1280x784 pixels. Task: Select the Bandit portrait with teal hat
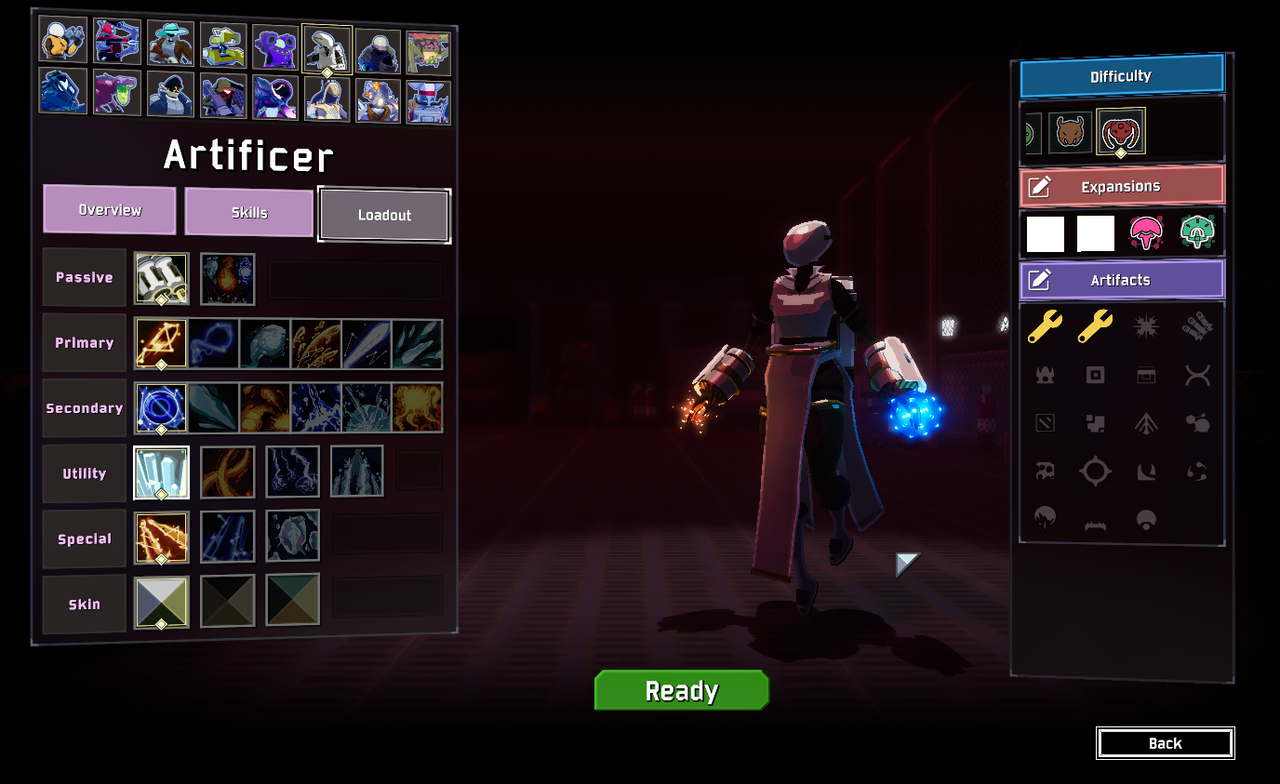click(171, 43)
